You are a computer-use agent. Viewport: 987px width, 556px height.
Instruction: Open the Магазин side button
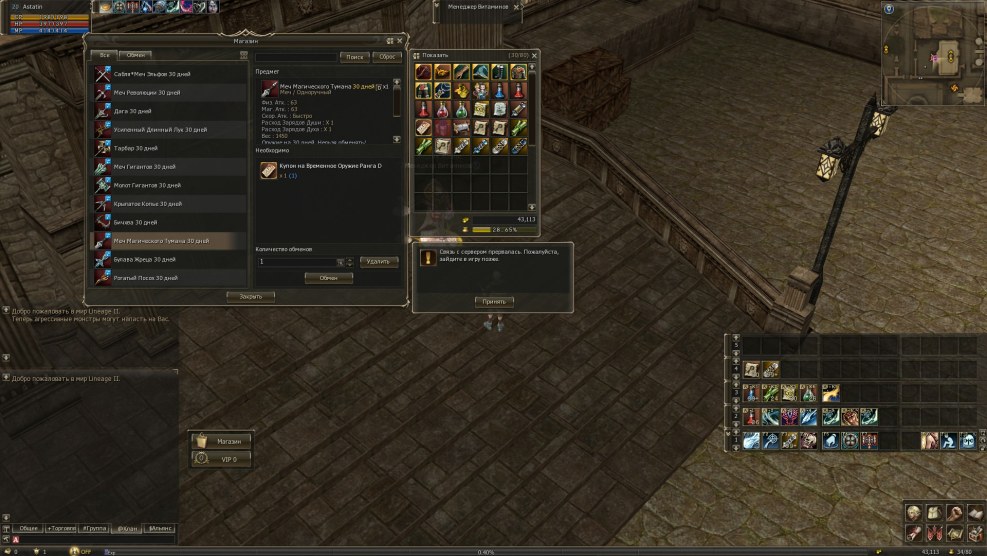click(221, 440)
